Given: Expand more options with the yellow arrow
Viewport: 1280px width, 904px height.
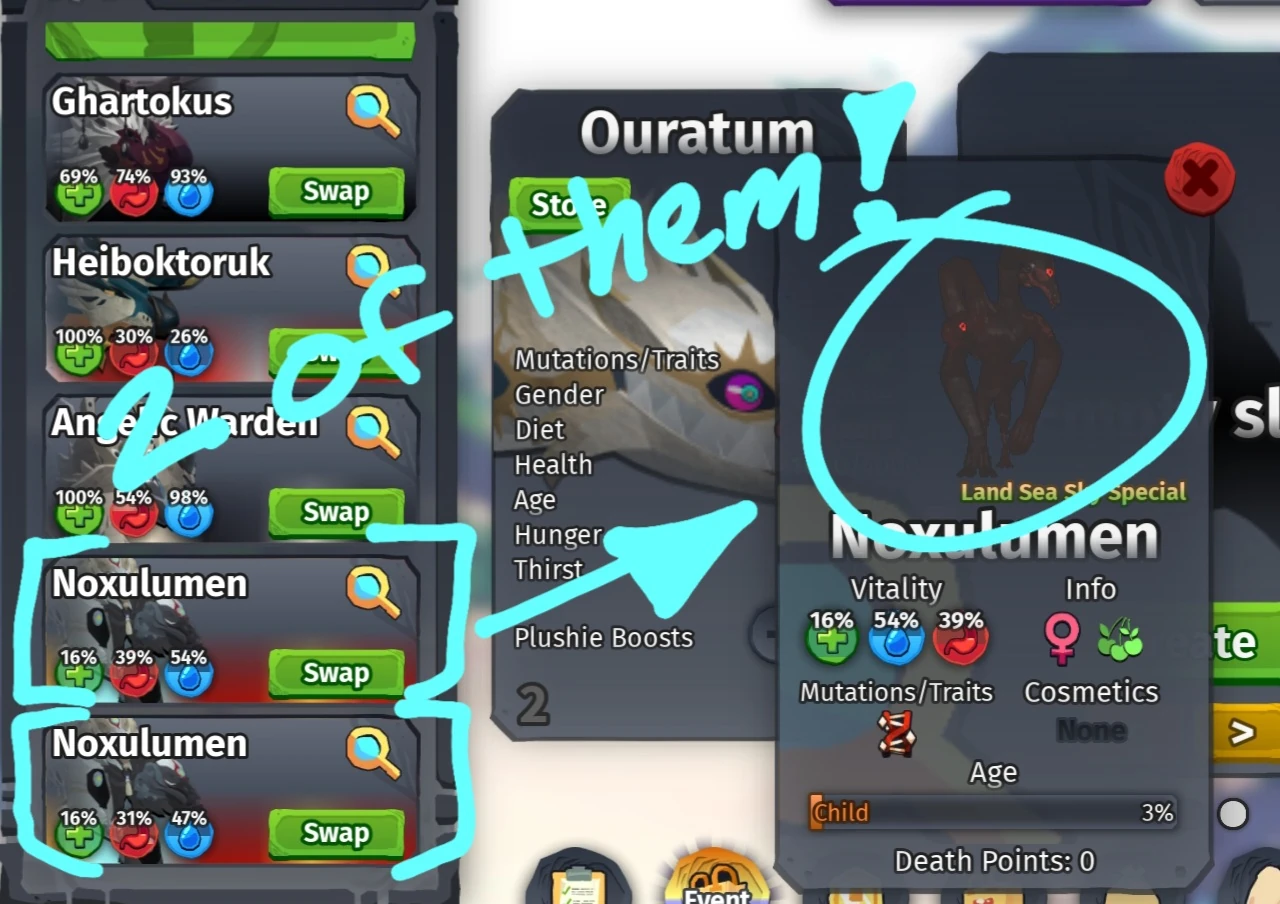Looking at the screenshot, I should (1240, 733).
